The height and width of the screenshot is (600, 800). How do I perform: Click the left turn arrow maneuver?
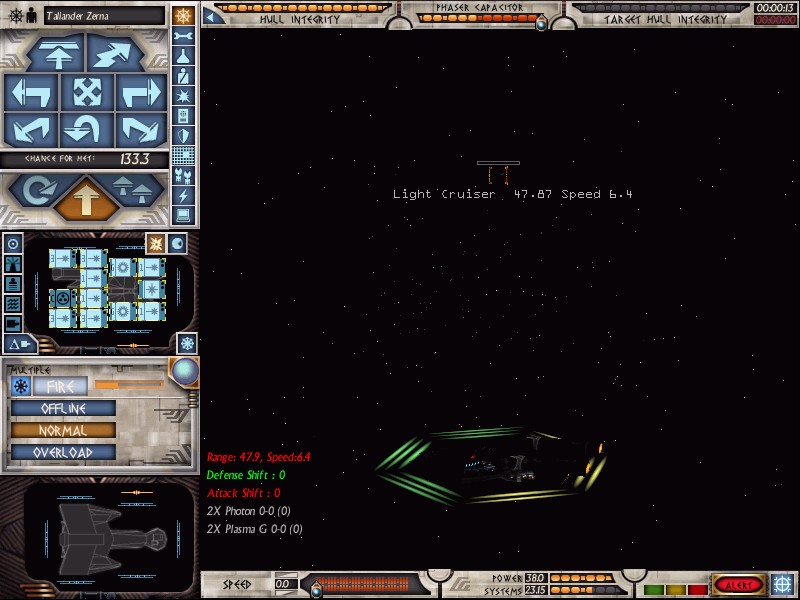[31, 93]
